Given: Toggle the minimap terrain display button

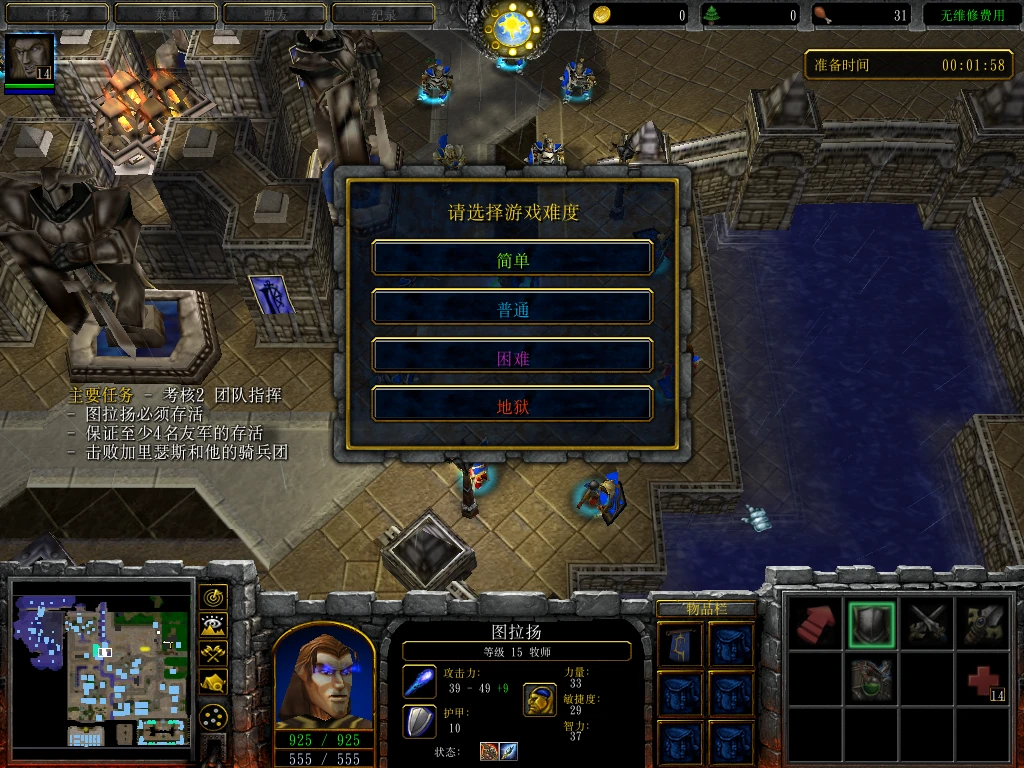Looking at the screenshot, I should (x=213, y=626).
